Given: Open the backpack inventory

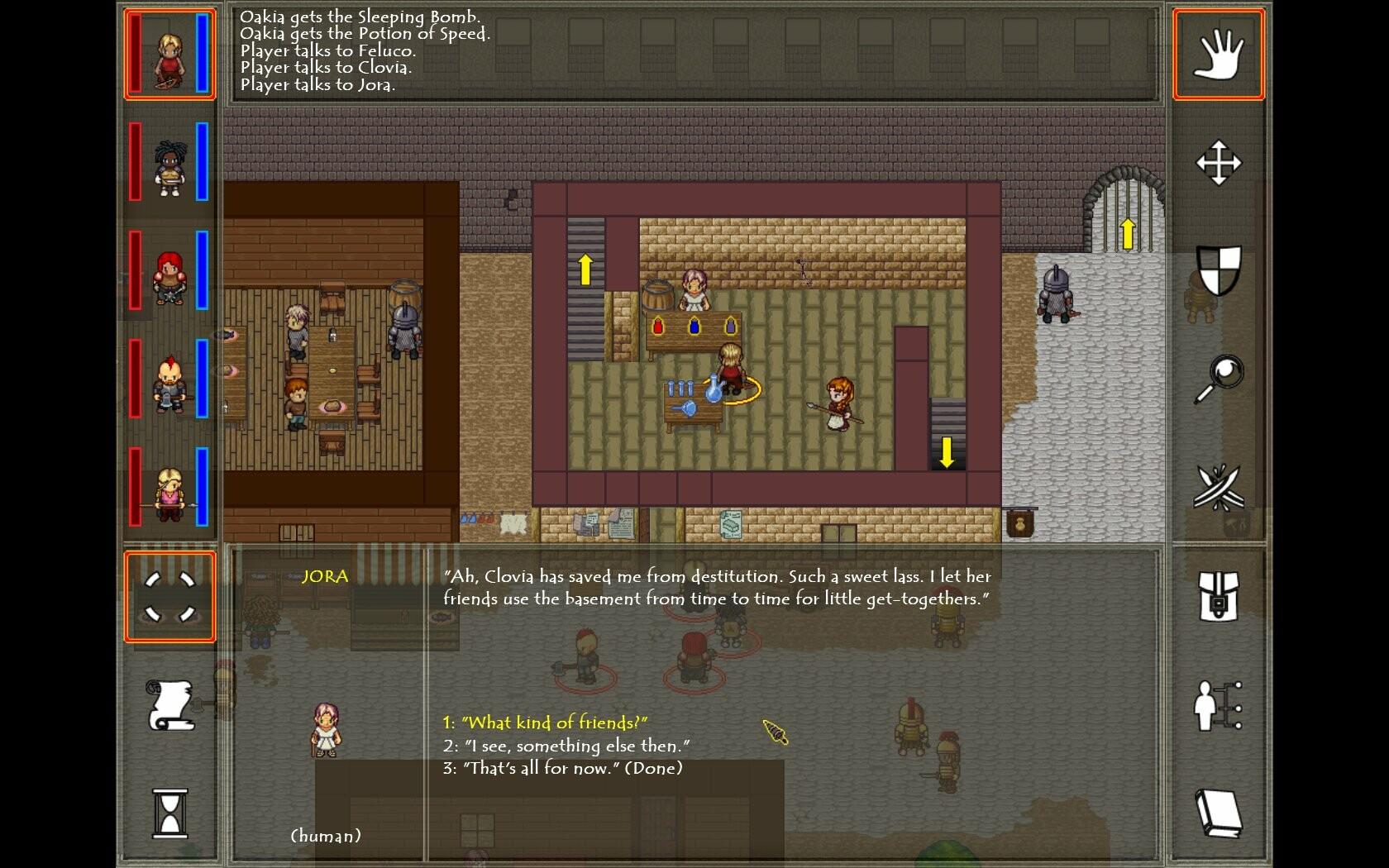Looking at the screenshot, I should click(1219, 596).
